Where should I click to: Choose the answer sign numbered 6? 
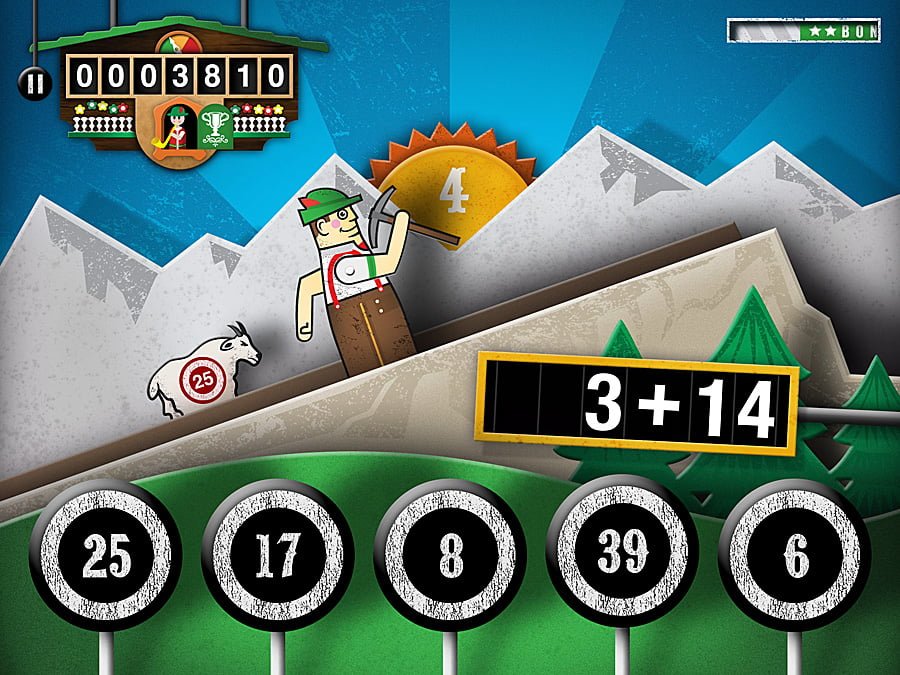coord(796,556)
